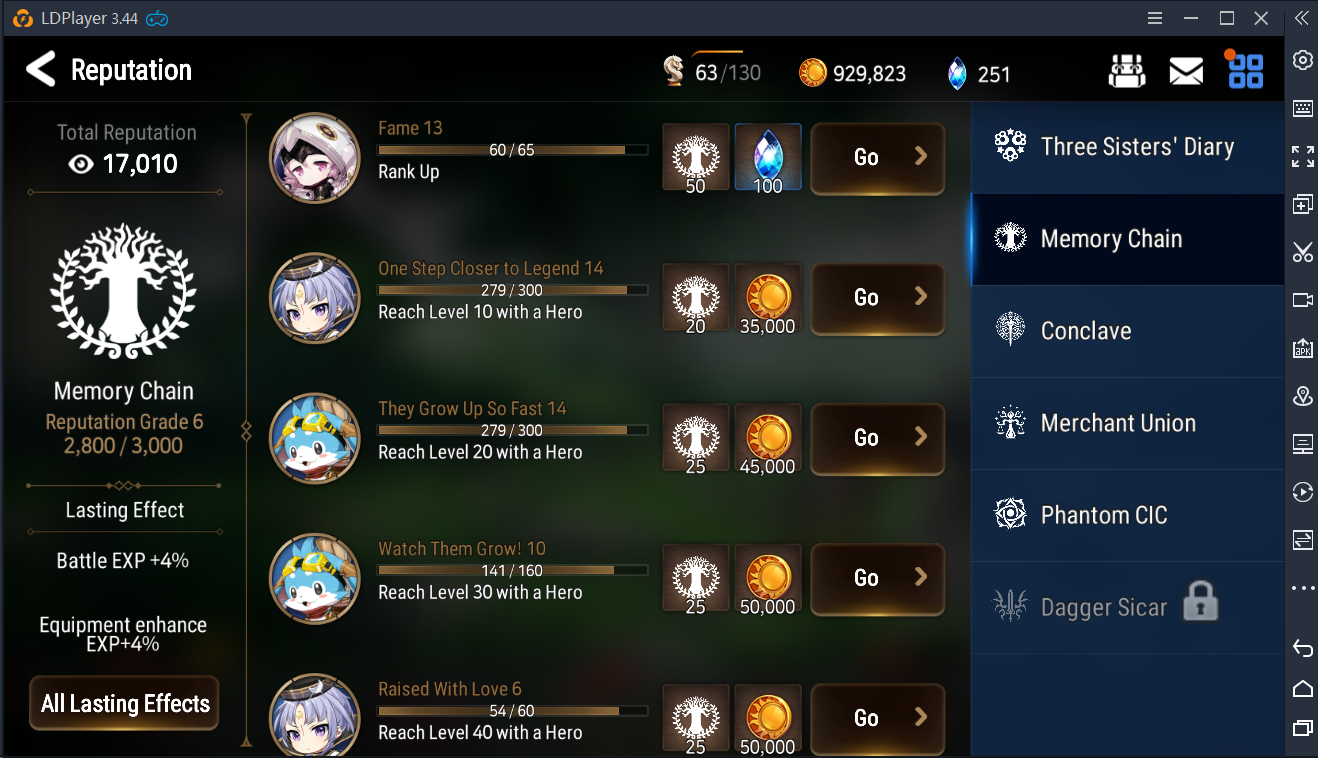Screen dimensions: 1318x758
Task: Open the blue grid main menu icon
Action: (1244, 70)
